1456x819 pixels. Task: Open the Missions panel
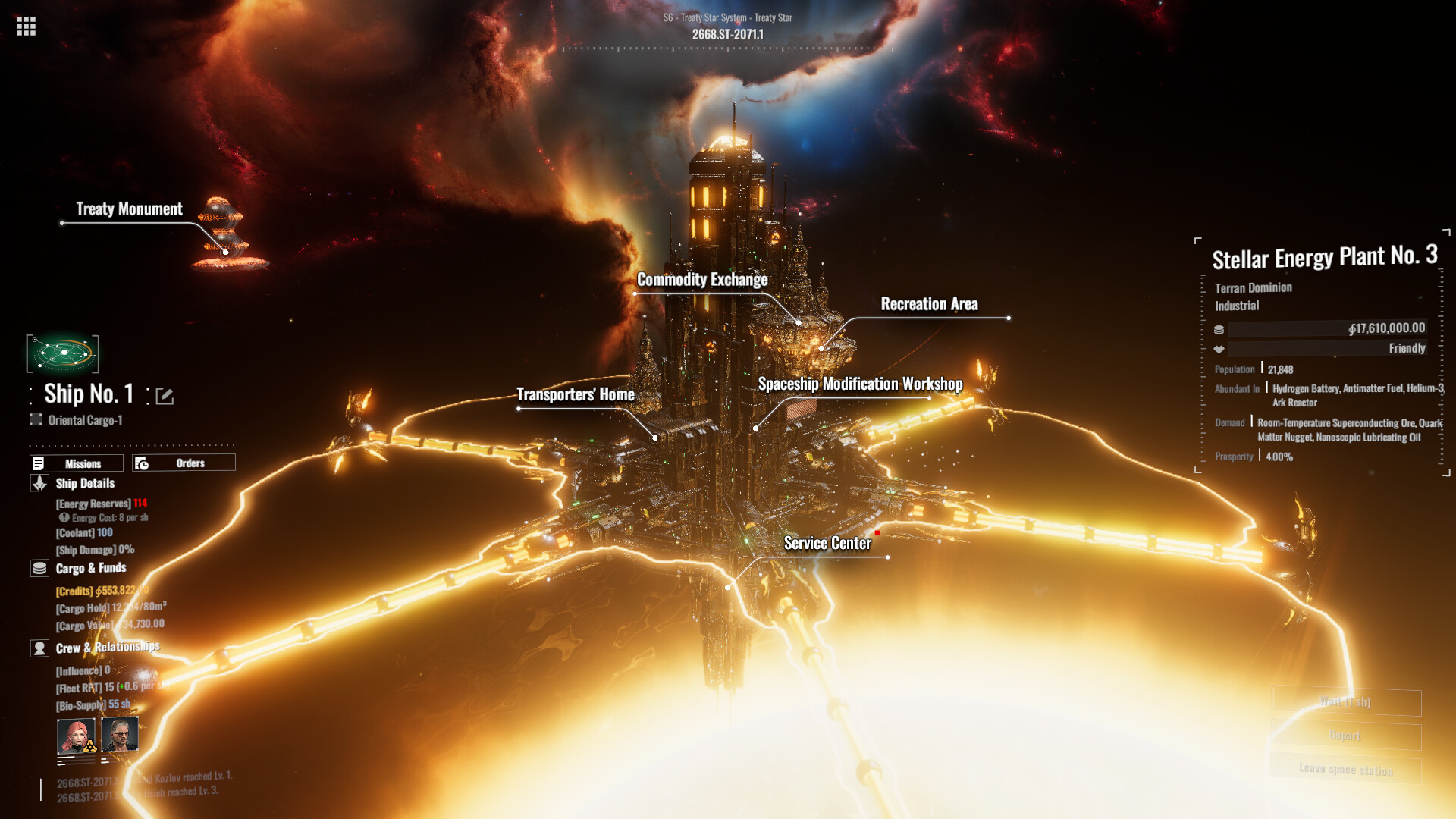coord(77,463)
